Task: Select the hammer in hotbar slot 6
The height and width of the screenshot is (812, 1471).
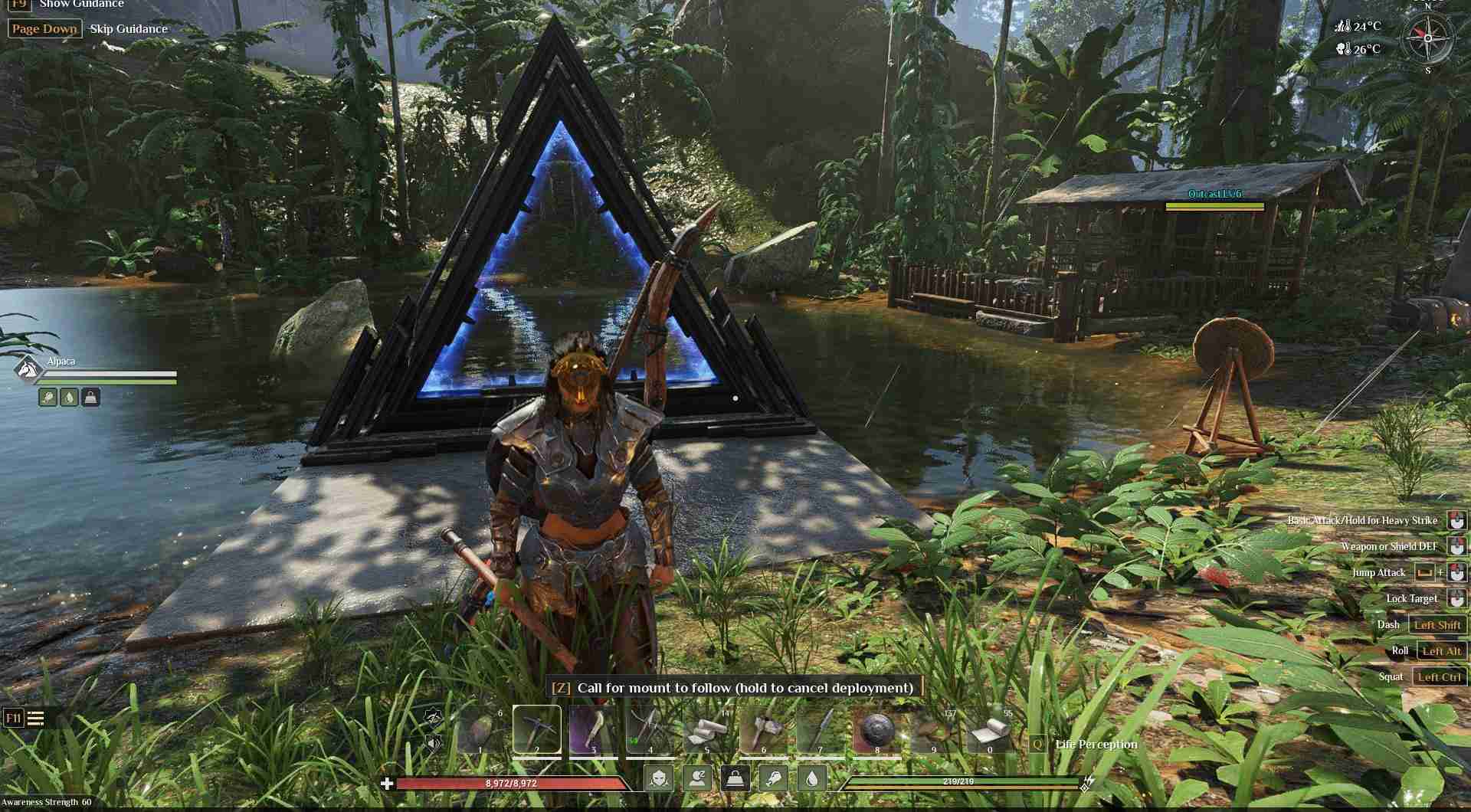Action: coord(762,731)
